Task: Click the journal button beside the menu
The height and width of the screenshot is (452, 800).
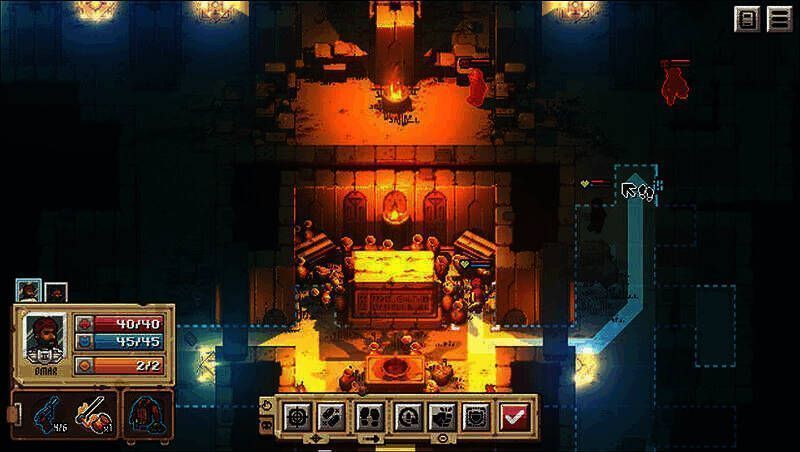Action: coord(747,19)
